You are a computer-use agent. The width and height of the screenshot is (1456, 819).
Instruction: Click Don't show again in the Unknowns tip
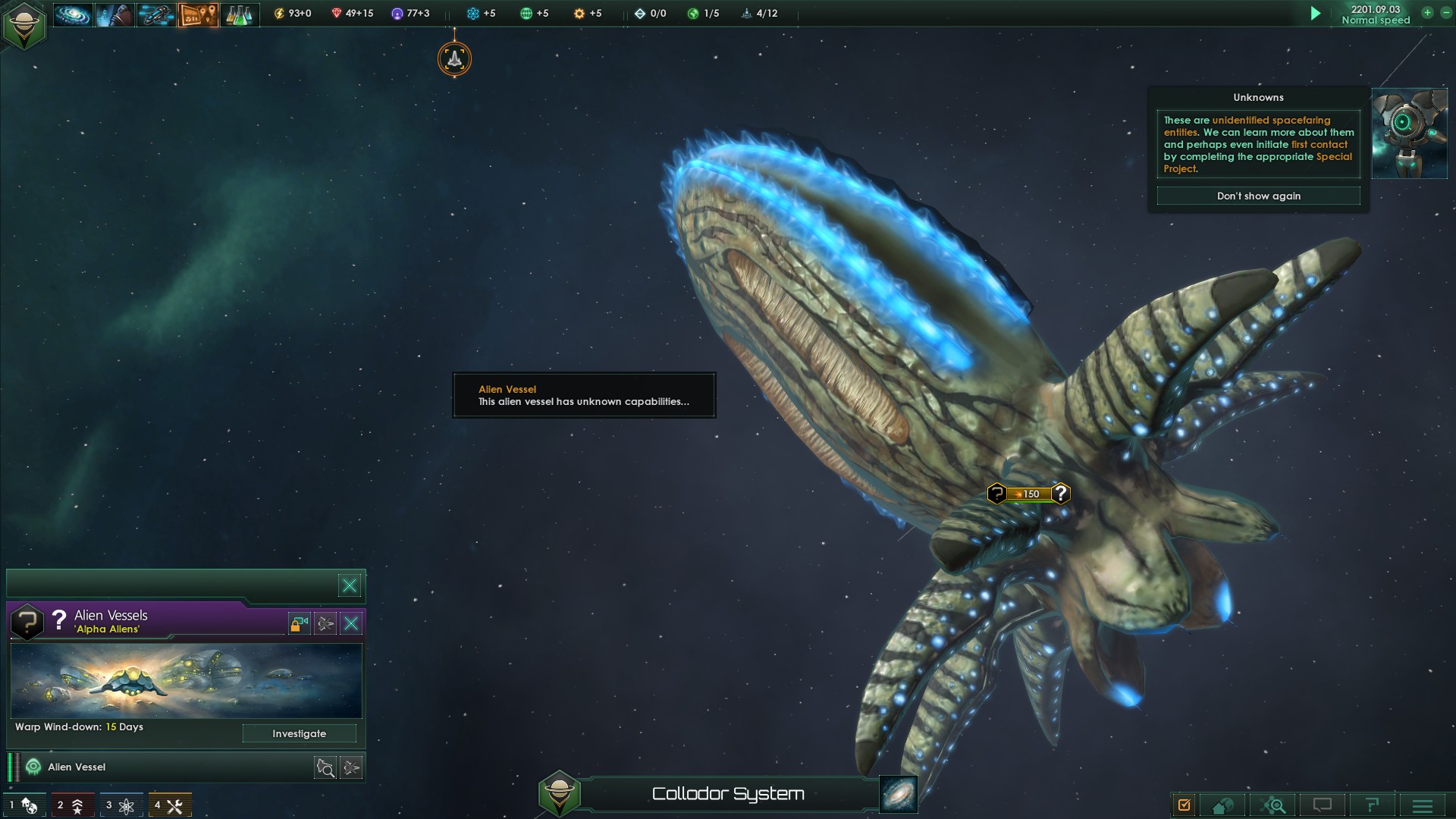click(1259, 196)
